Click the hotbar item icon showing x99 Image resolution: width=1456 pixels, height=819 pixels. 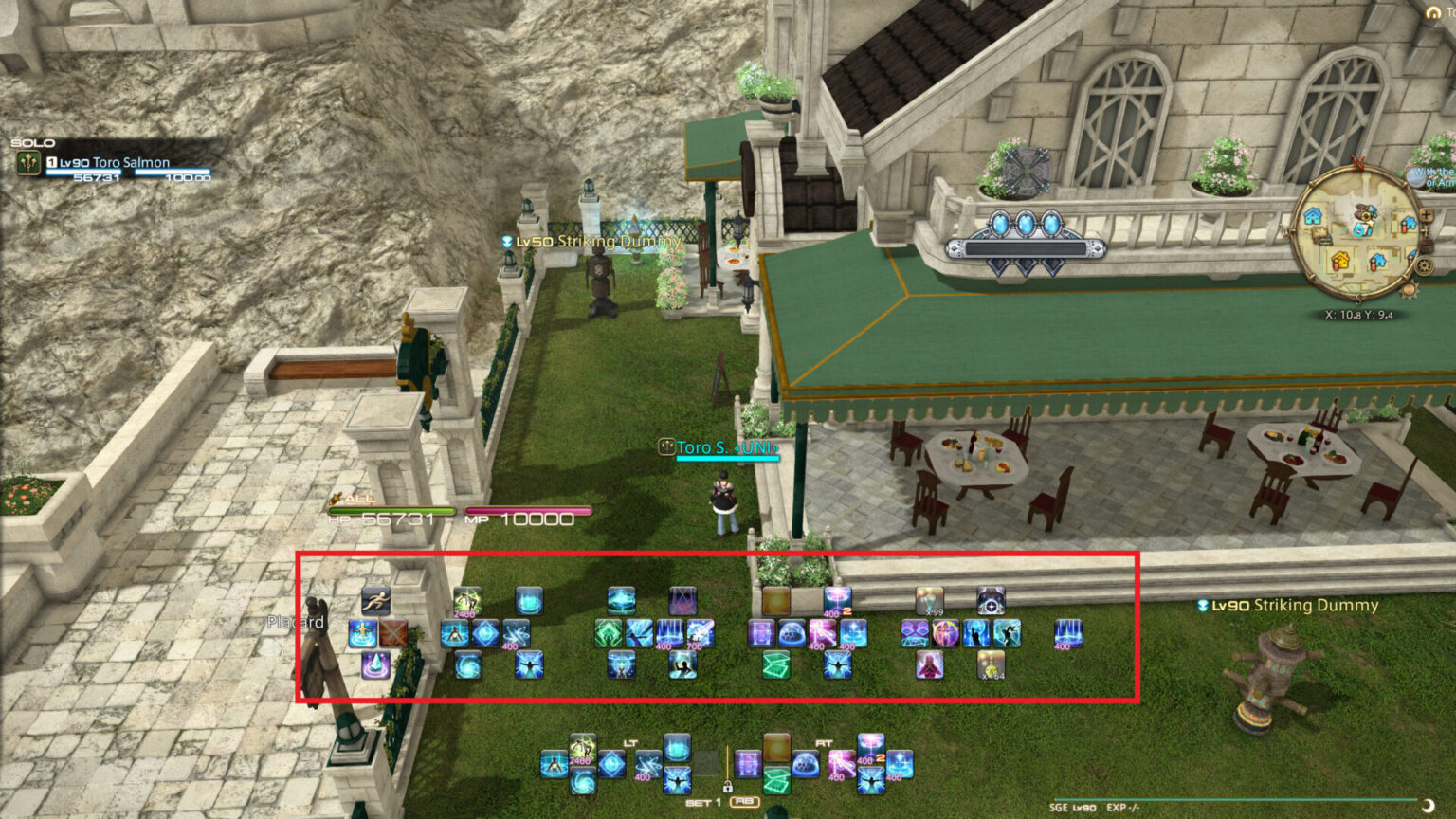(928, 601)
